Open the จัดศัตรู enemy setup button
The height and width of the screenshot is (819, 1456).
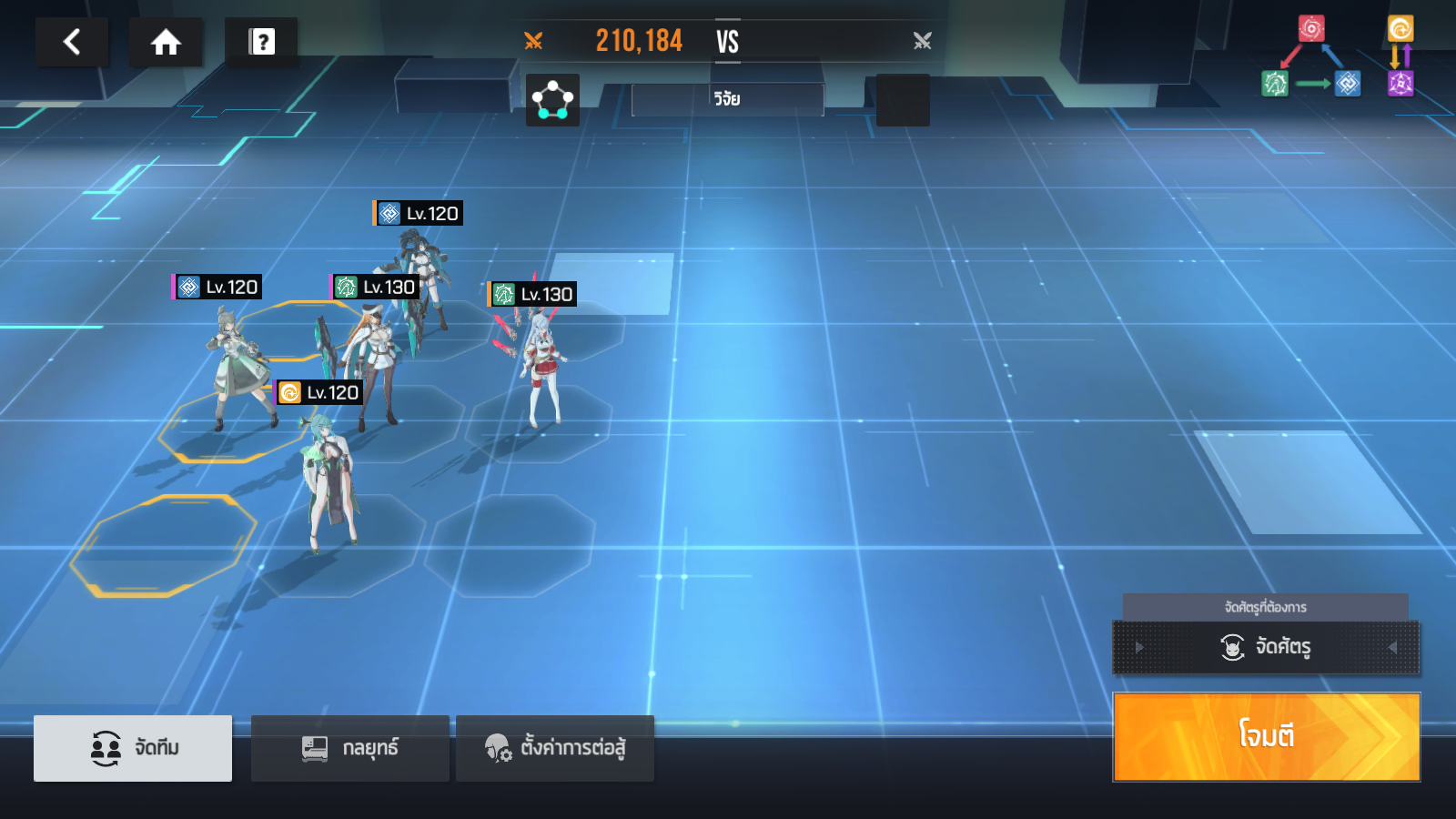1265,648
